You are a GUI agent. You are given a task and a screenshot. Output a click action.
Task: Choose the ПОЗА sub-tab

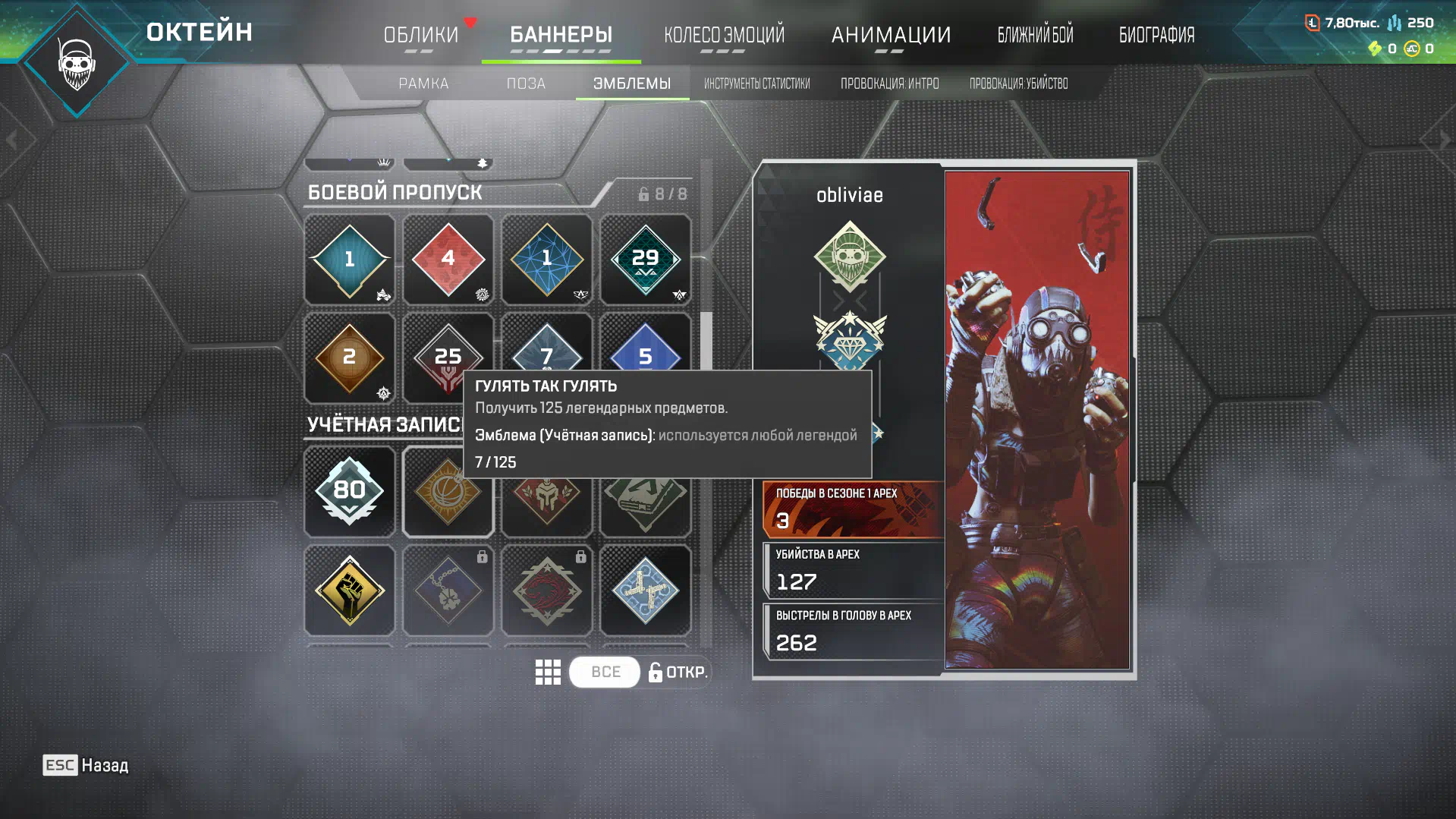click(x=526, y=83)
